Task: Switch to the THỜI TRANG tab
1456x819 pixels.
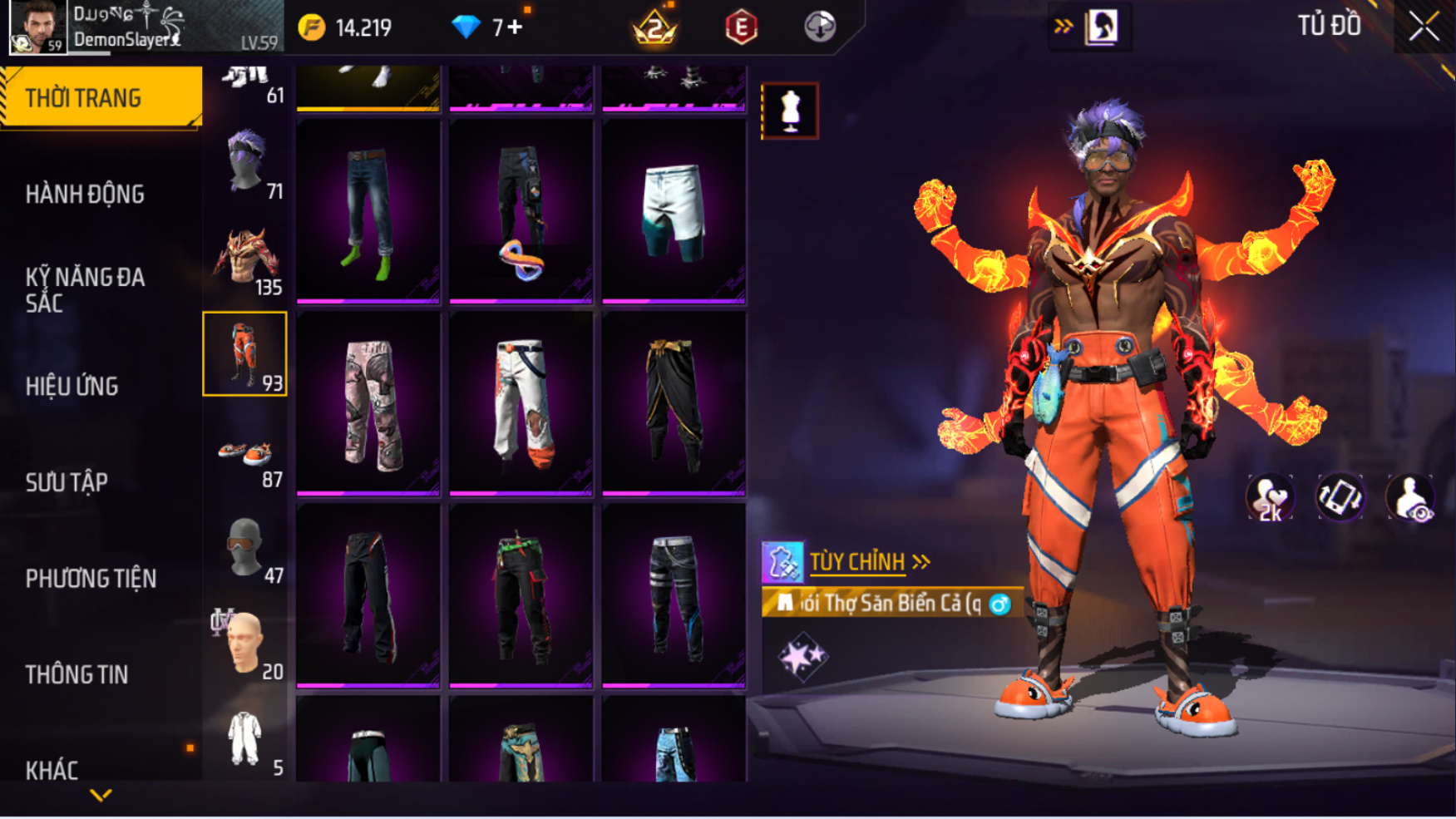Action: [100, 98]
